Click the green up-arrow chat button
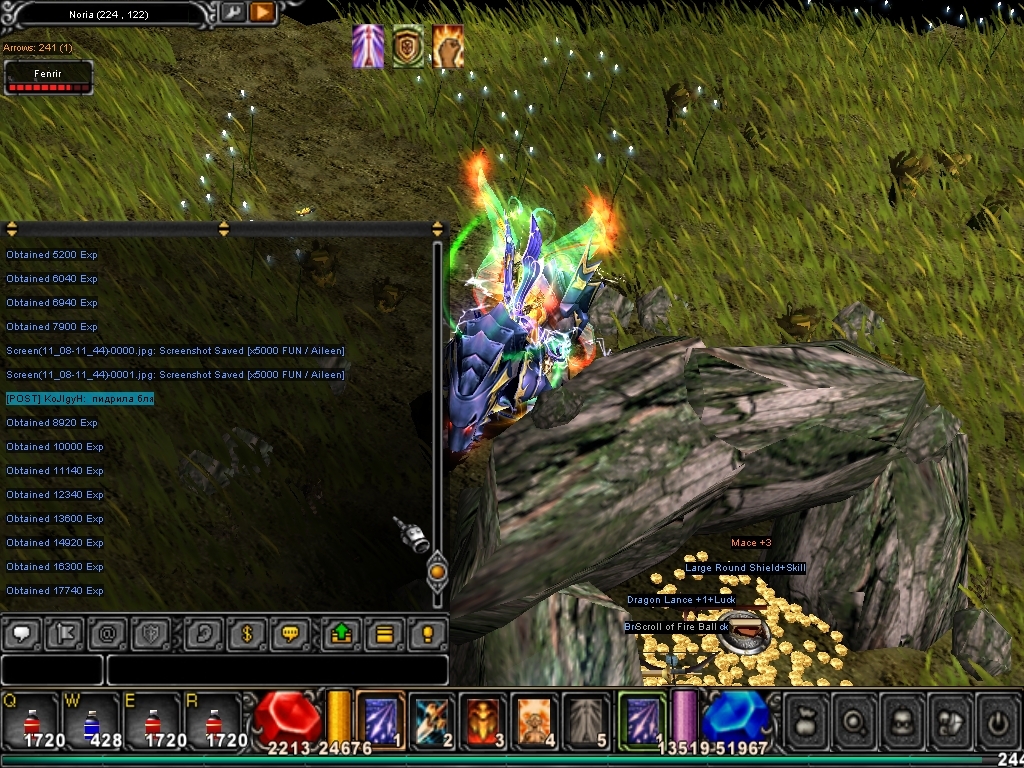 click(x=340, y=633)
